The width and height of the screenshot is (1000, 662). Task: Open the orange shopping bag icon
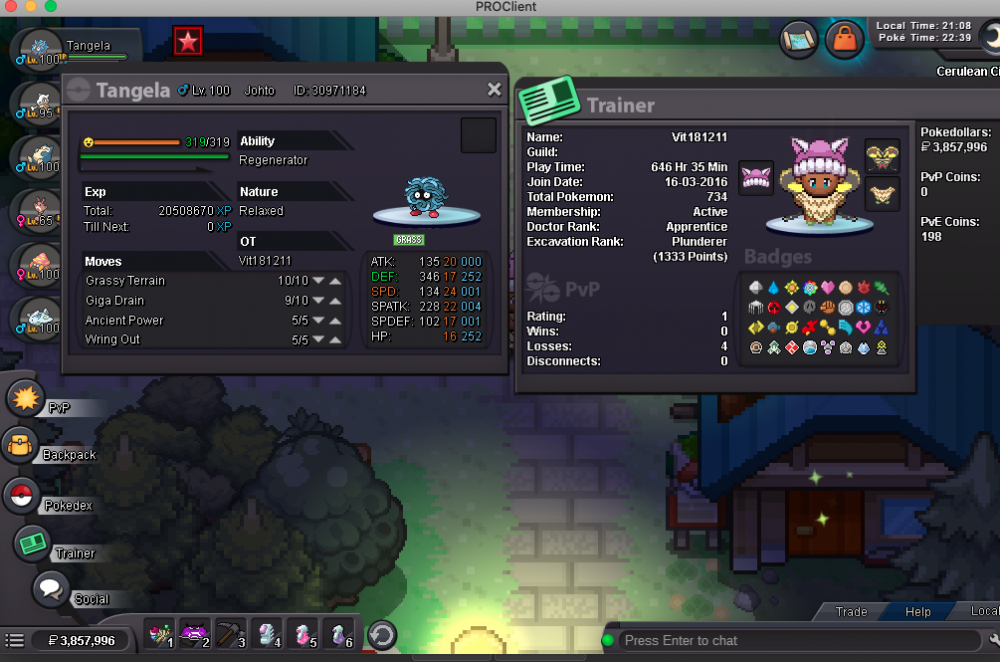pyautogui.click(x=845, y=40)
